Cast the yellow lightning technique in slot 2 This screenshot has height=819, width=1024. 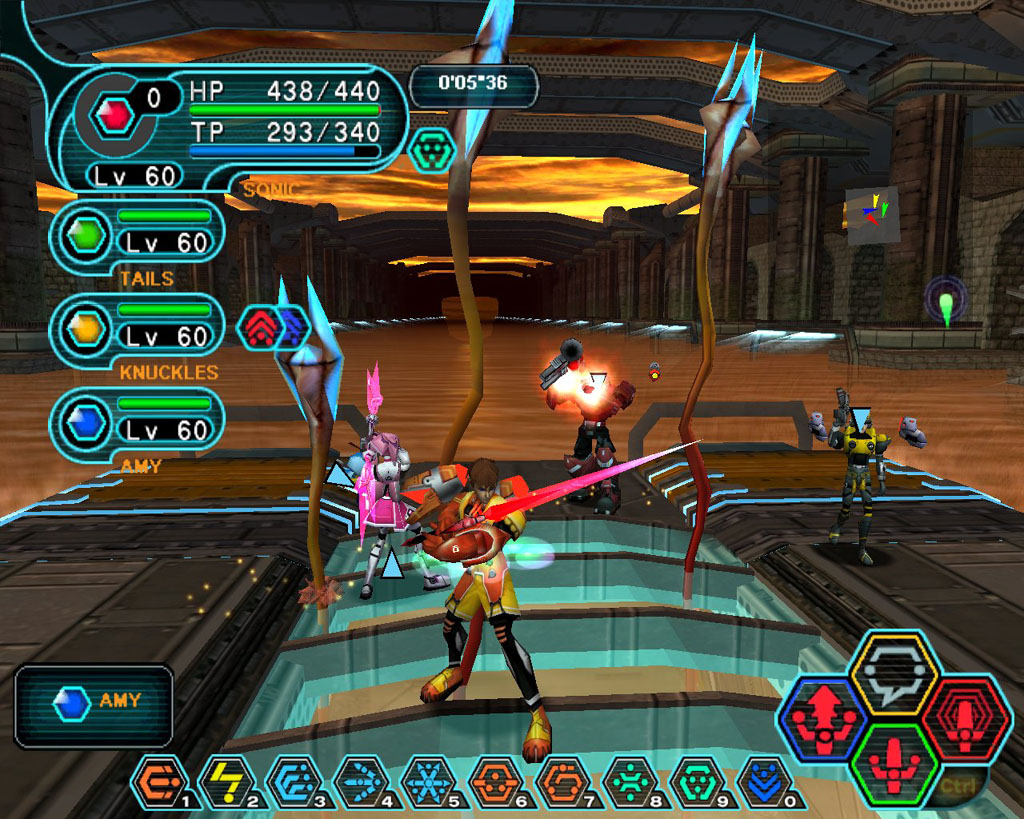pos(227,781)
